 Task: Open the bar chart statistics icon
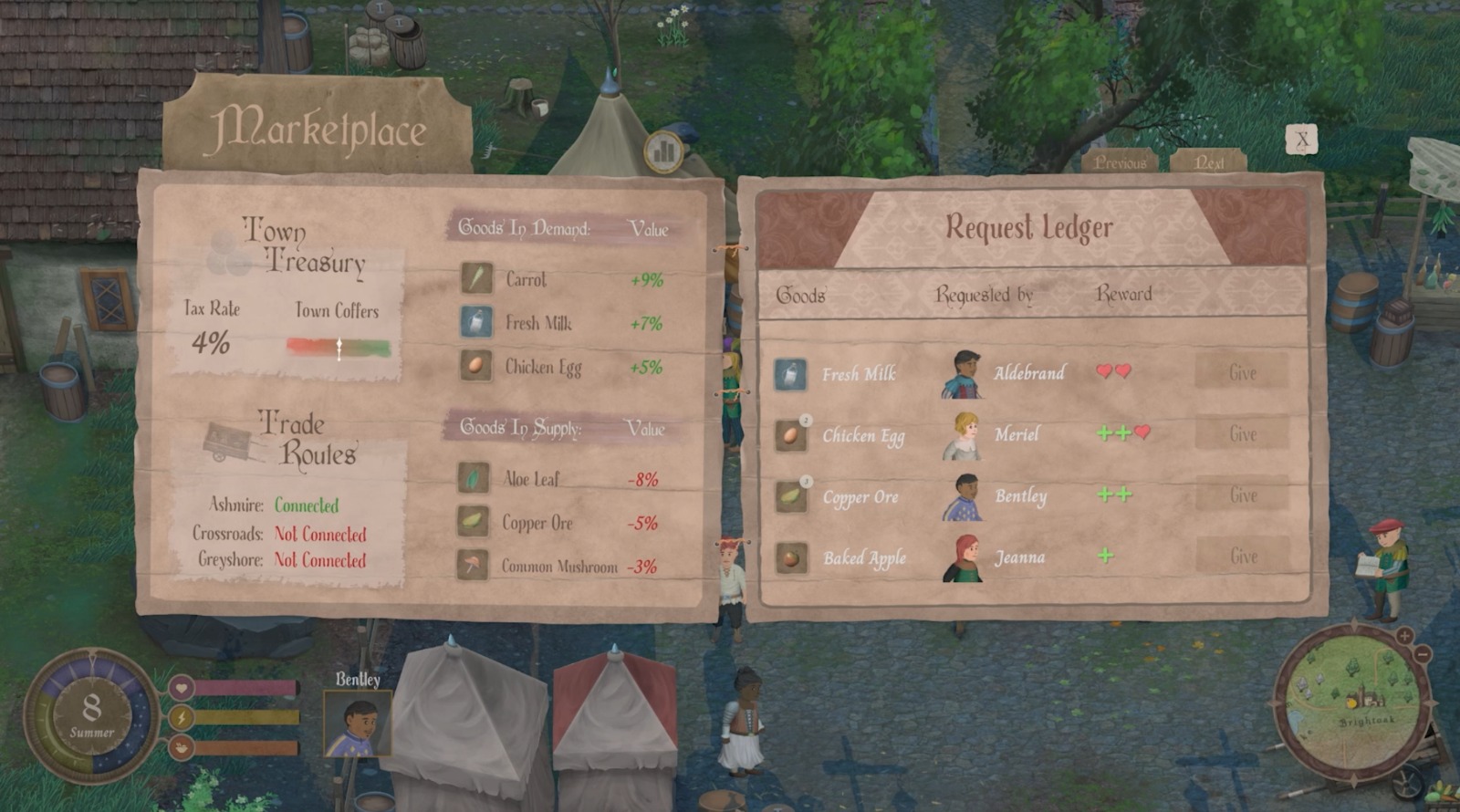(x=664, y=150)
